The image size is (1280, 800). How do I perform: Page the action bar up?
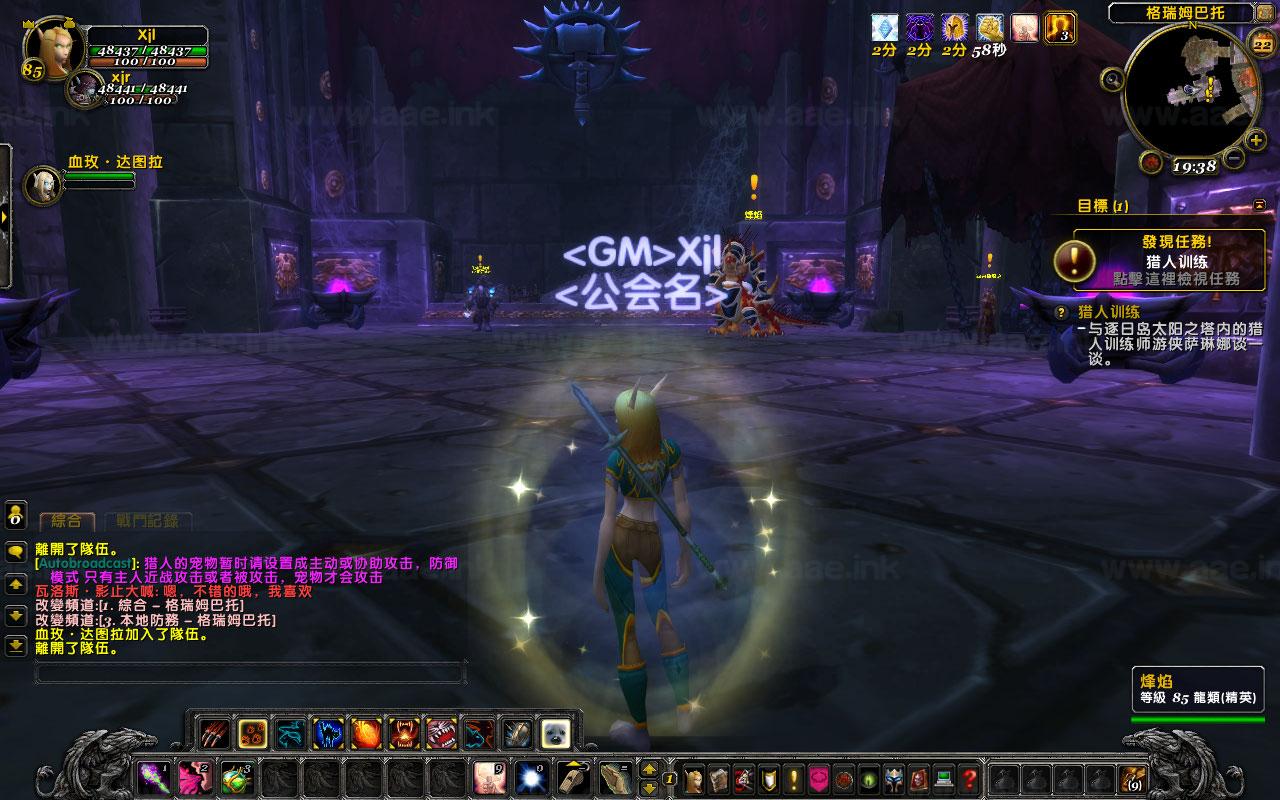point(649,769)
